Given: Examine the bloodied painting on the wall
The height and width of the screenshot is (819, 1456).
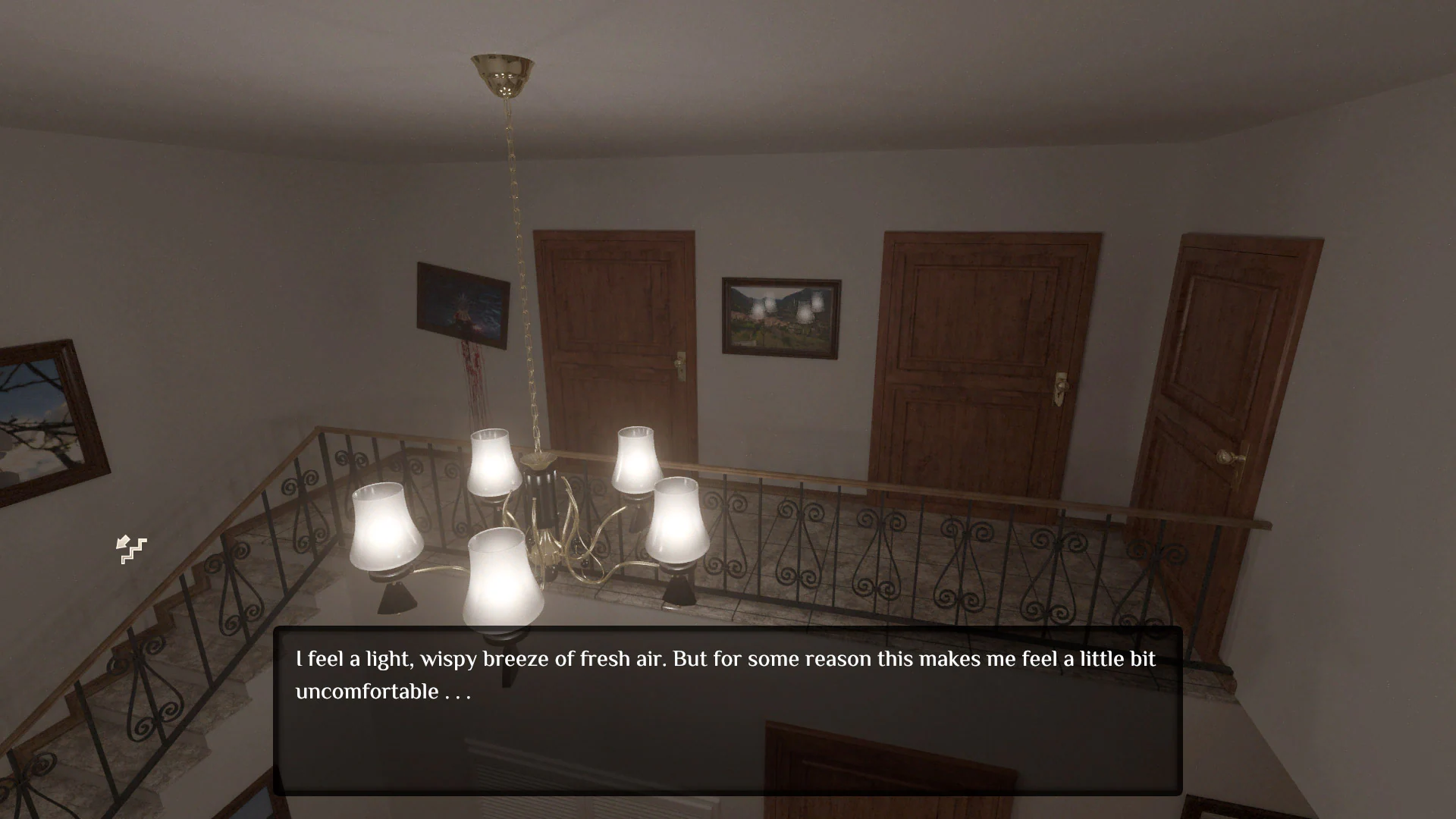Looking at the screenshot, I should point(460,307).
